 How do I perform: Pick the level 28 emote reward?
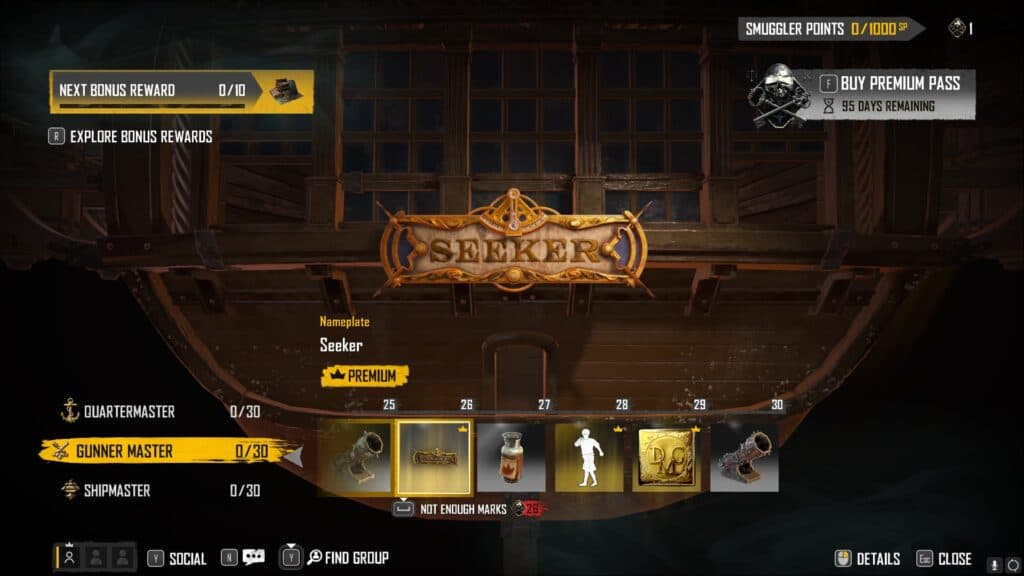point(589,457)
